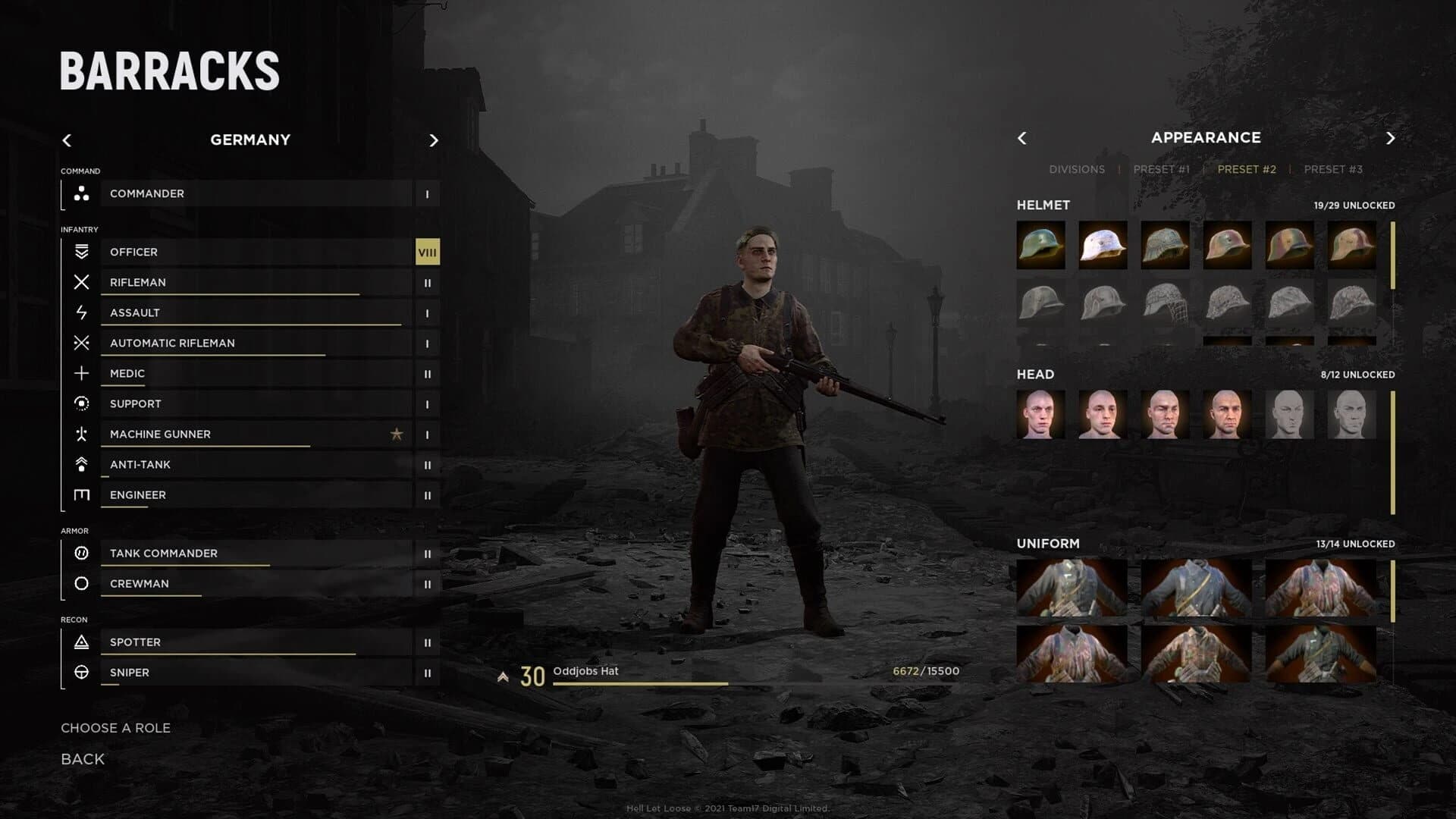Click the Tank Commander role icon
The height and width of the screenshot is (819, 1456).
coord(82,554)
